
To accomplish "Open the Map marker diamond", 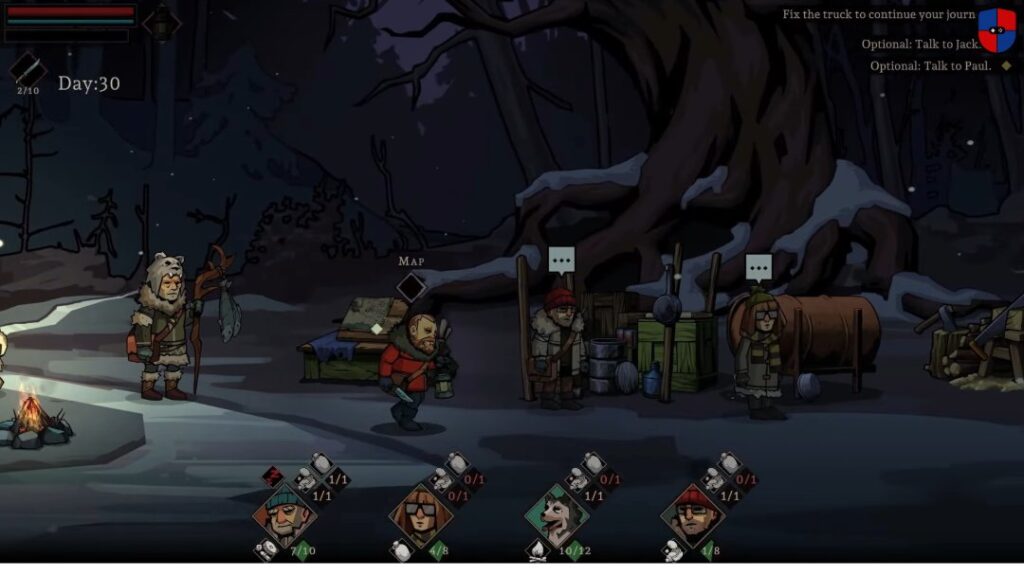I will pos(411,287).
